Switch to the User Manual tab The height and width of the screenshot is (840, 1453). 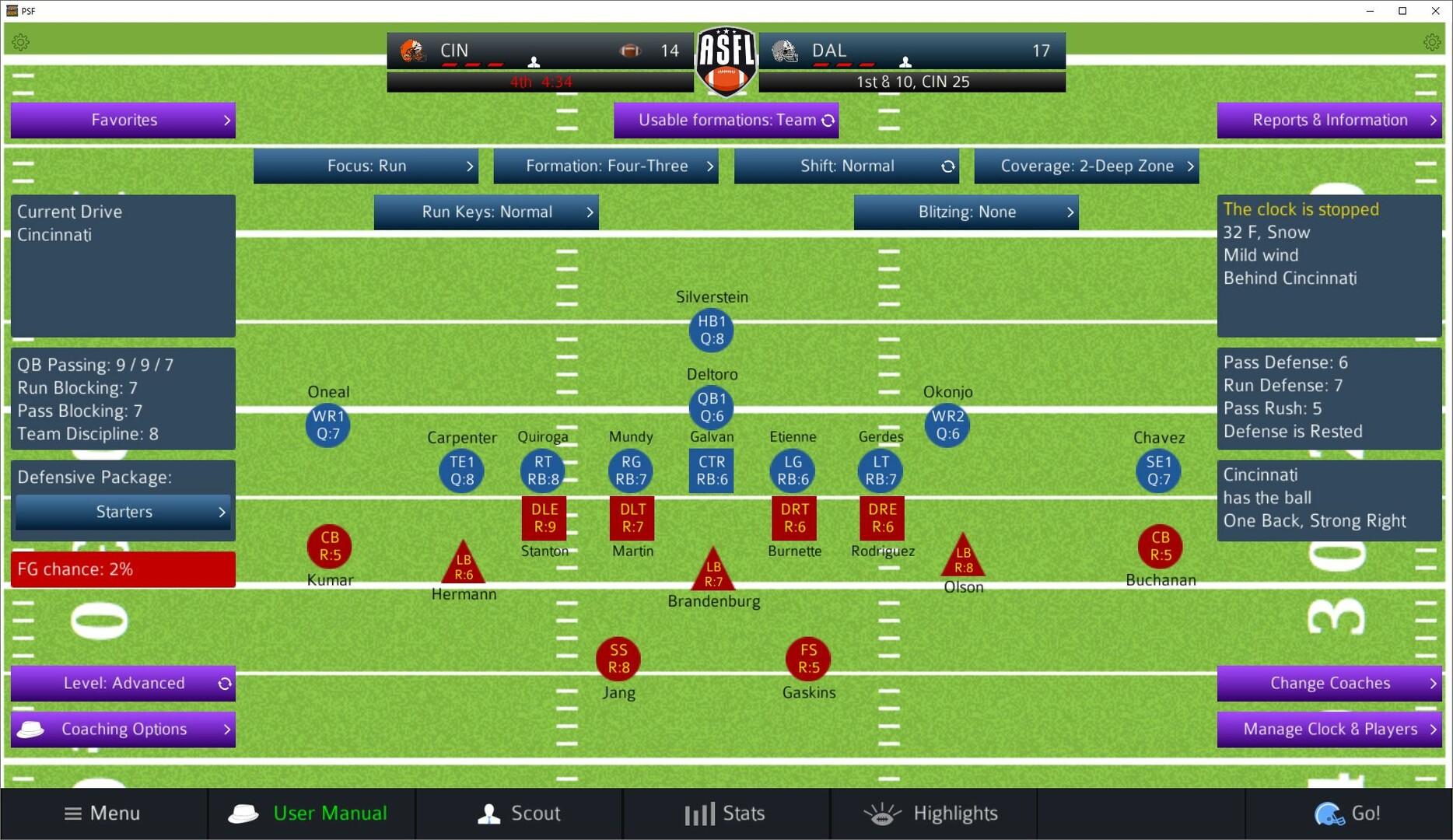pos(311,813)
